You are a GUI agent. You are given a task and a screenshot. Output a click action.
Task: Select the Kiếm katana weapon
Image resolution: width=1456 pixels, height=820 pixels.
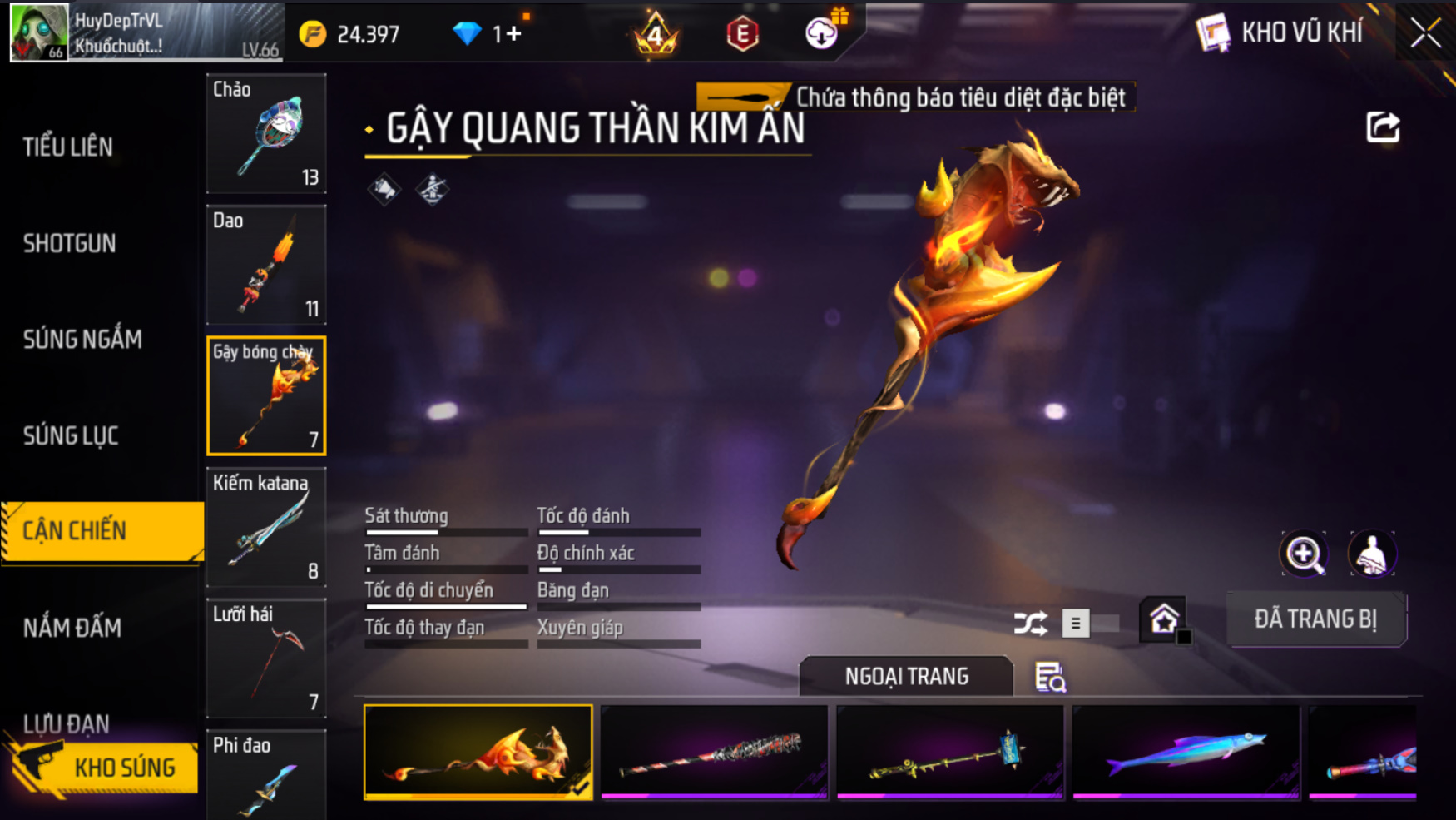266,527
